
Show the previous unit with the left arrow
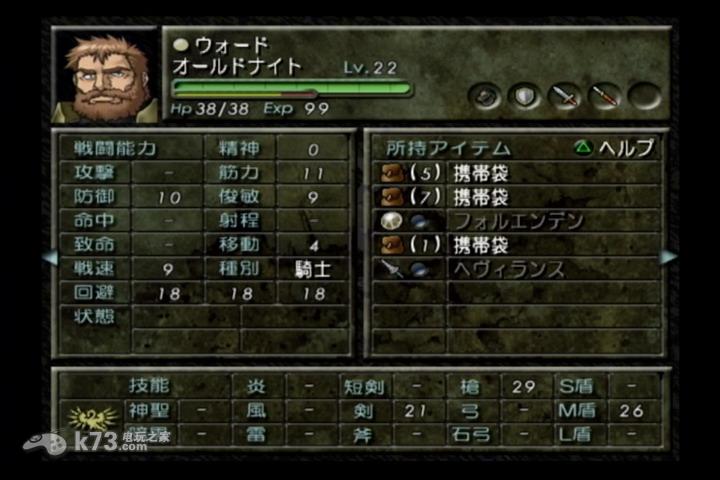click(x=48, y=257)
